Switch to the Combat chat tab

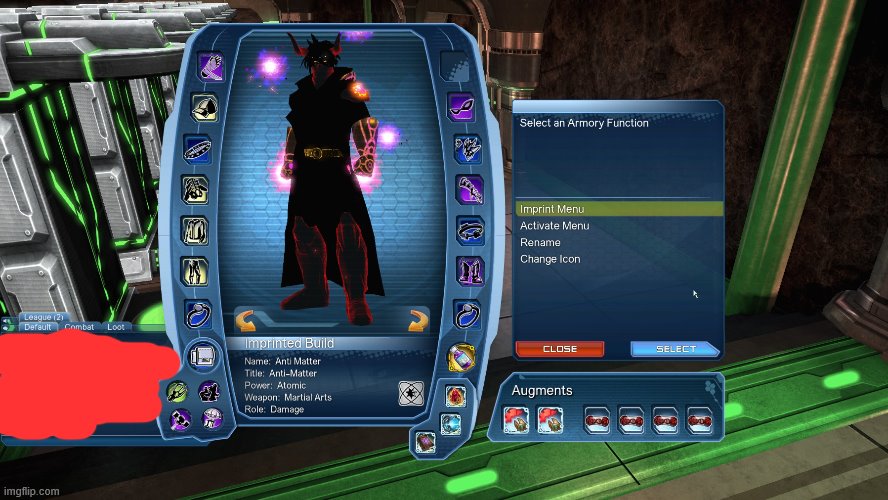pos(79,327)
